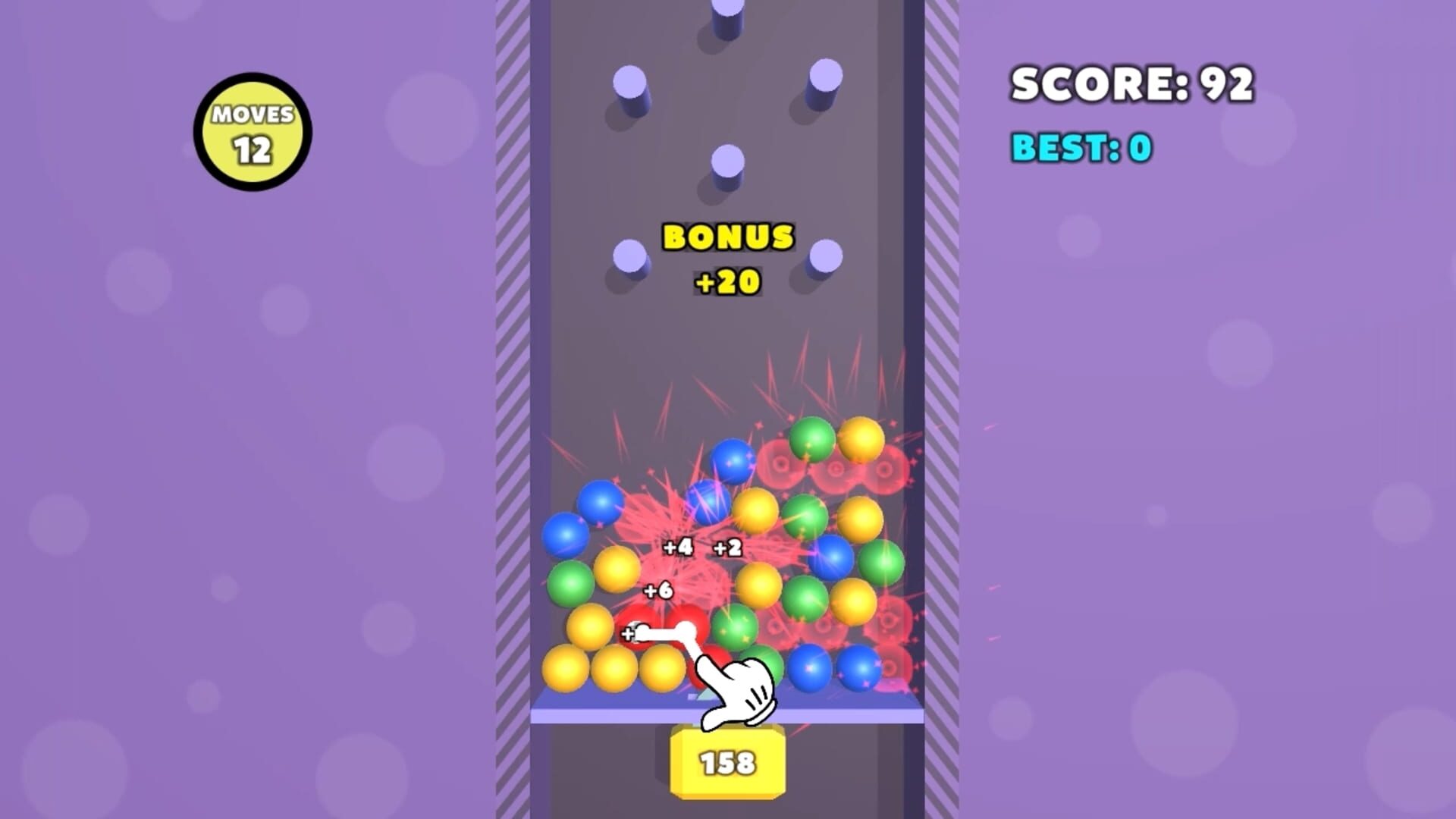Image resolution: width=1456 pixels, height=819 pixels.
Task: Click the topmost purple peg
Action: click(726, 15)
